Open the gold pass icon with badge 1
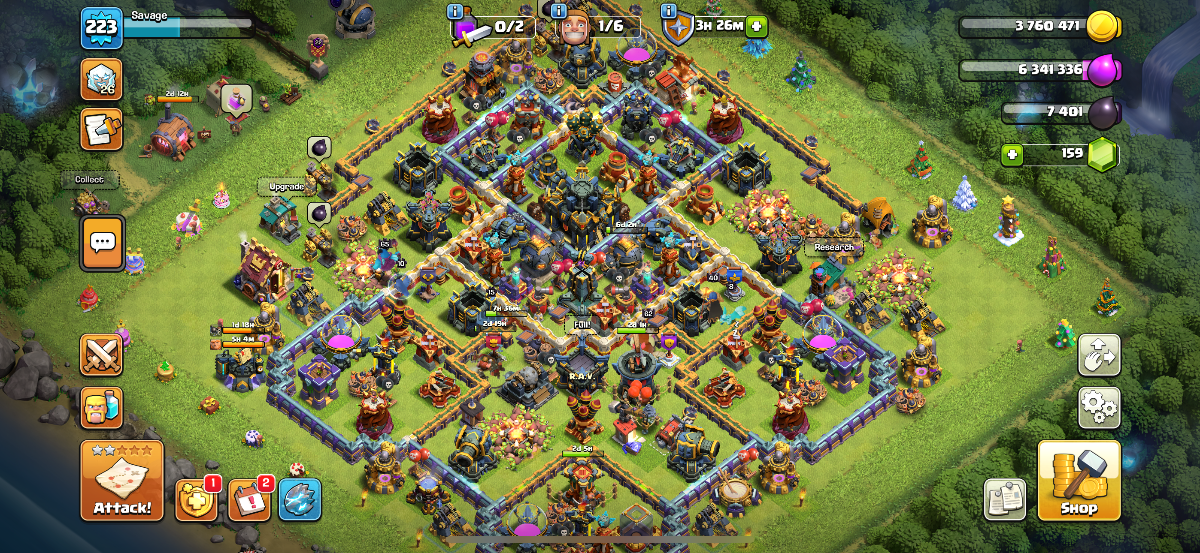 (x=195, y=499)
